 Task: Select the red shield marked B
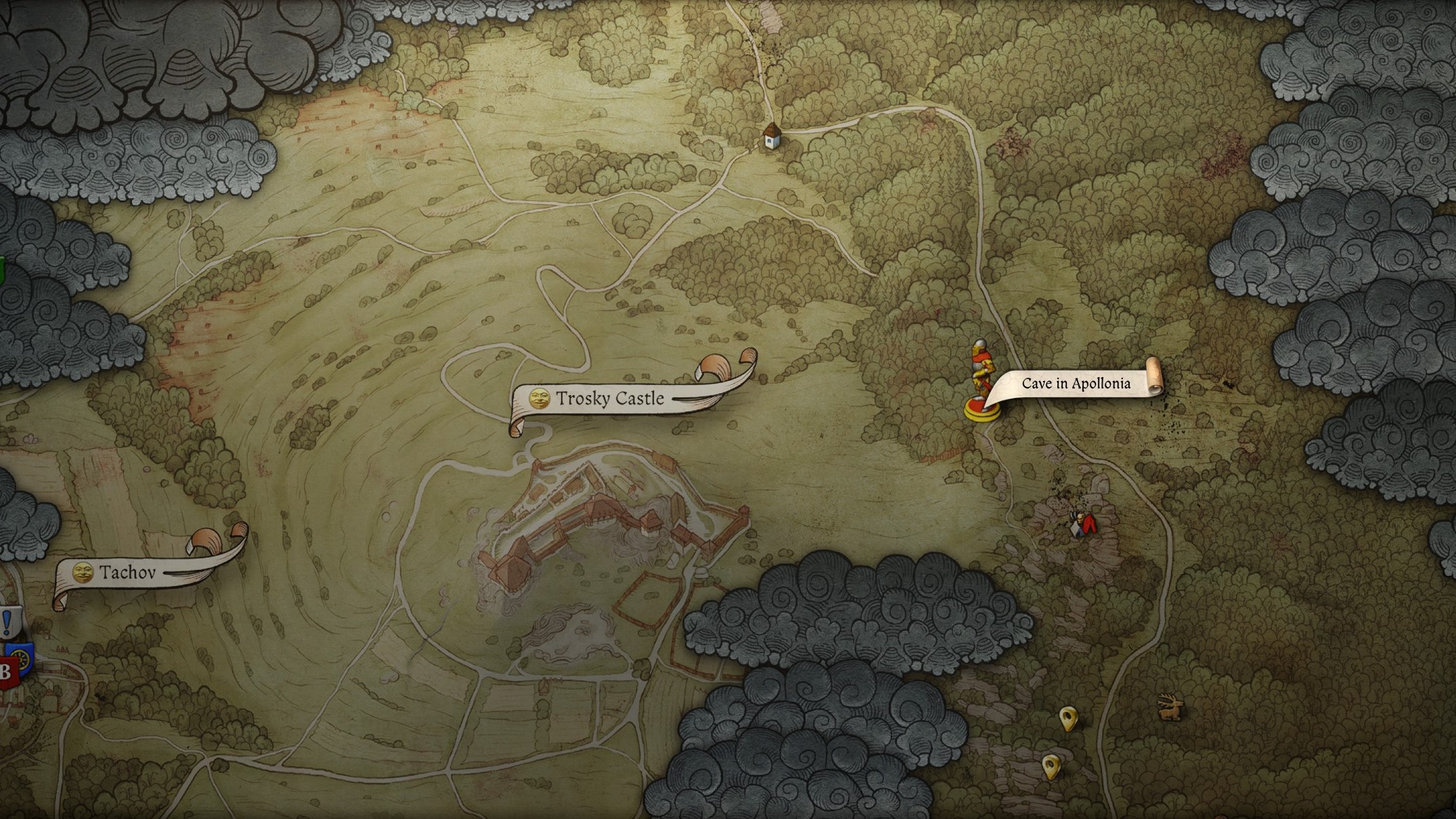[6, 673]
